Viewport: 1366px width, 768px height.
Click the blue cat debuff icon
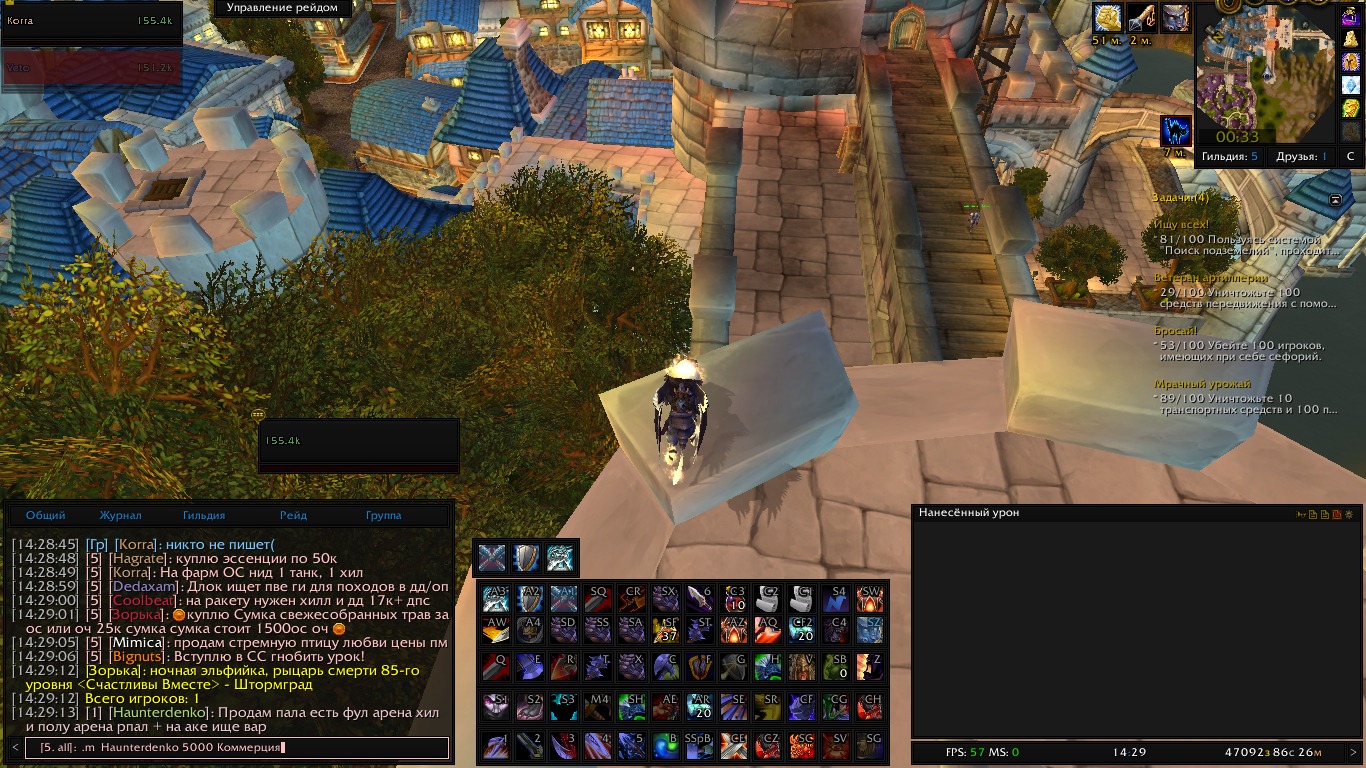point(1175,132)
